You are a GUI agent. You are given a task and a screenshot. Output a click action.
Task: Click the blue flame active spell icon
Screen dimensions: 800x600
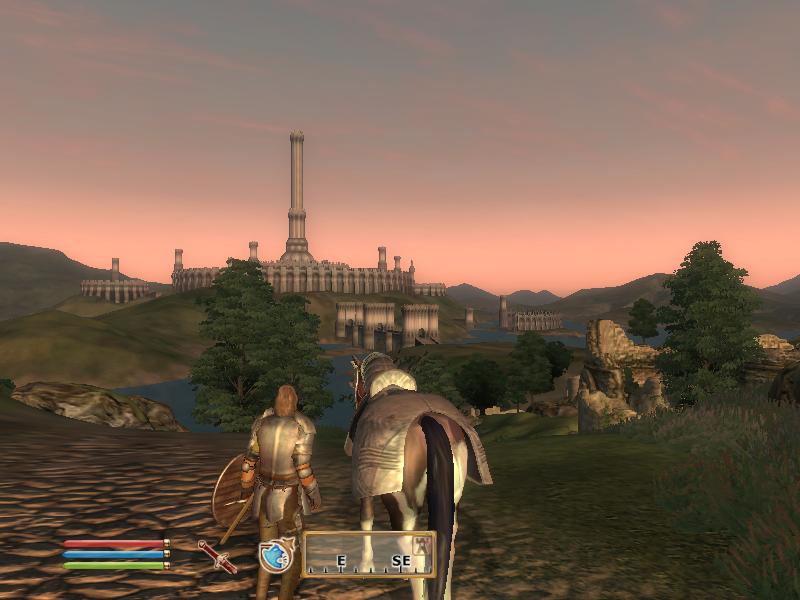click(276, 555)
